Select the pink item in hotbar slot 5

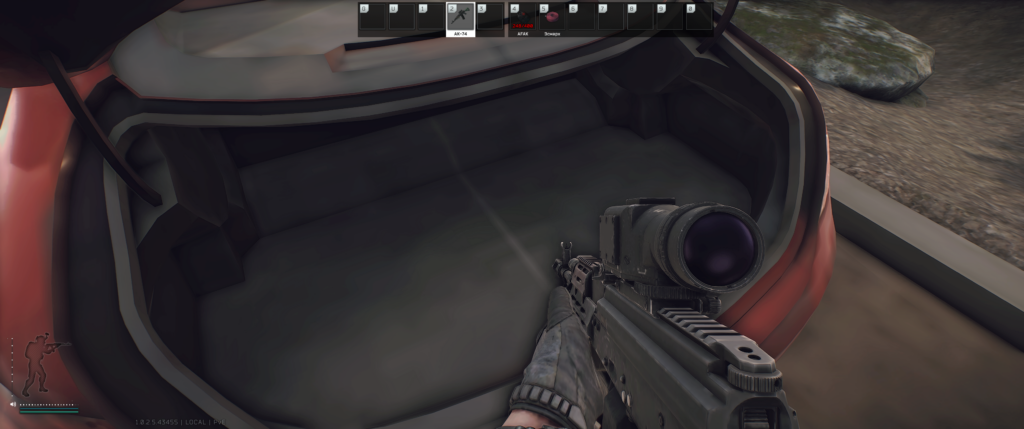[553, 17]
